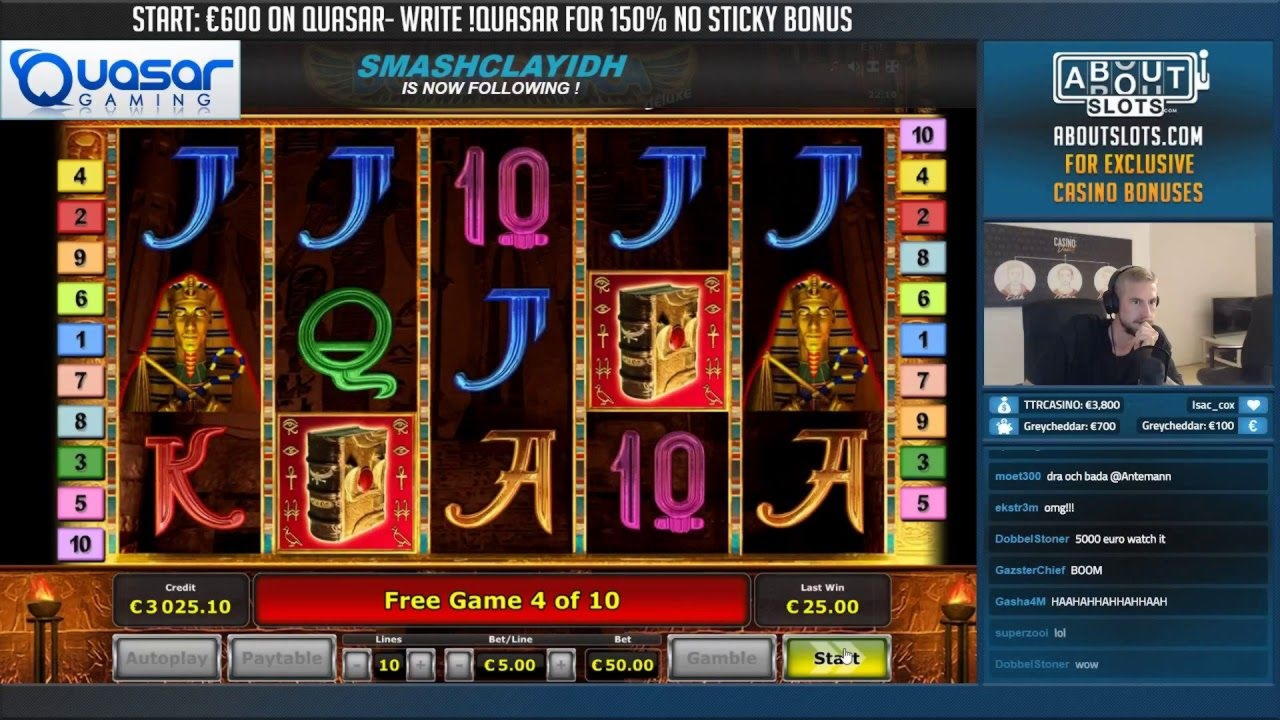
Task: Open the Paytable
Action: 281,658
